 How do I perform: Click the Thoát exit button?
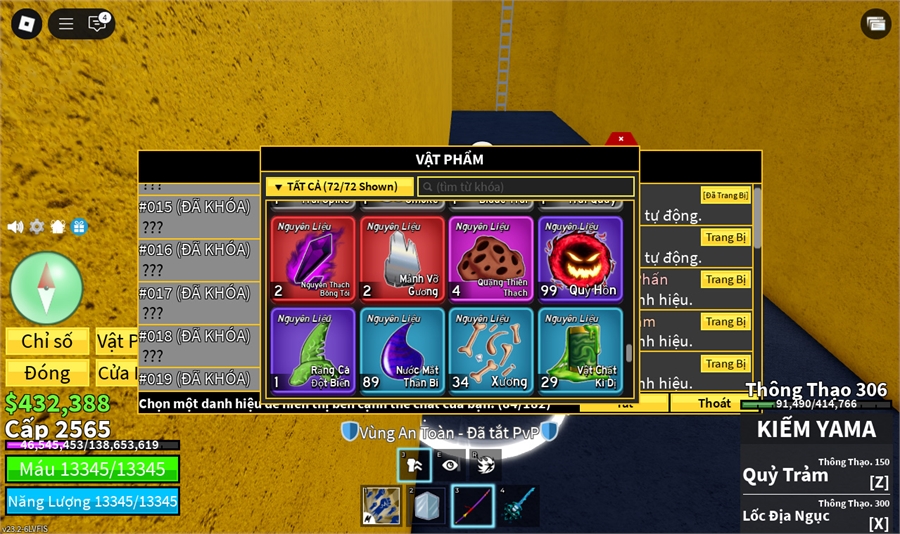click(x=714, y=403)
